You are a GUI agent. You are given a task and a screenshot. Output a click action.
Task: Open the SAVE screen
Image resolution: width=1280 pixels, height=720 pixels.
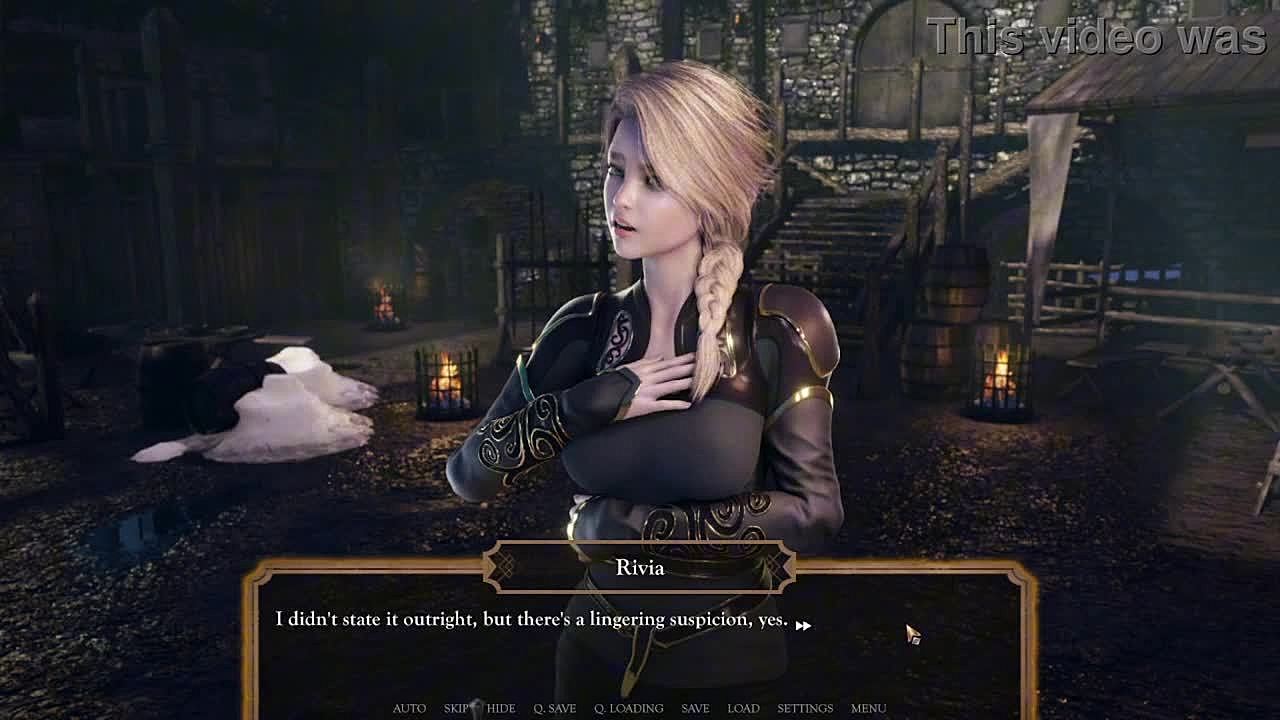coord(695,708)
